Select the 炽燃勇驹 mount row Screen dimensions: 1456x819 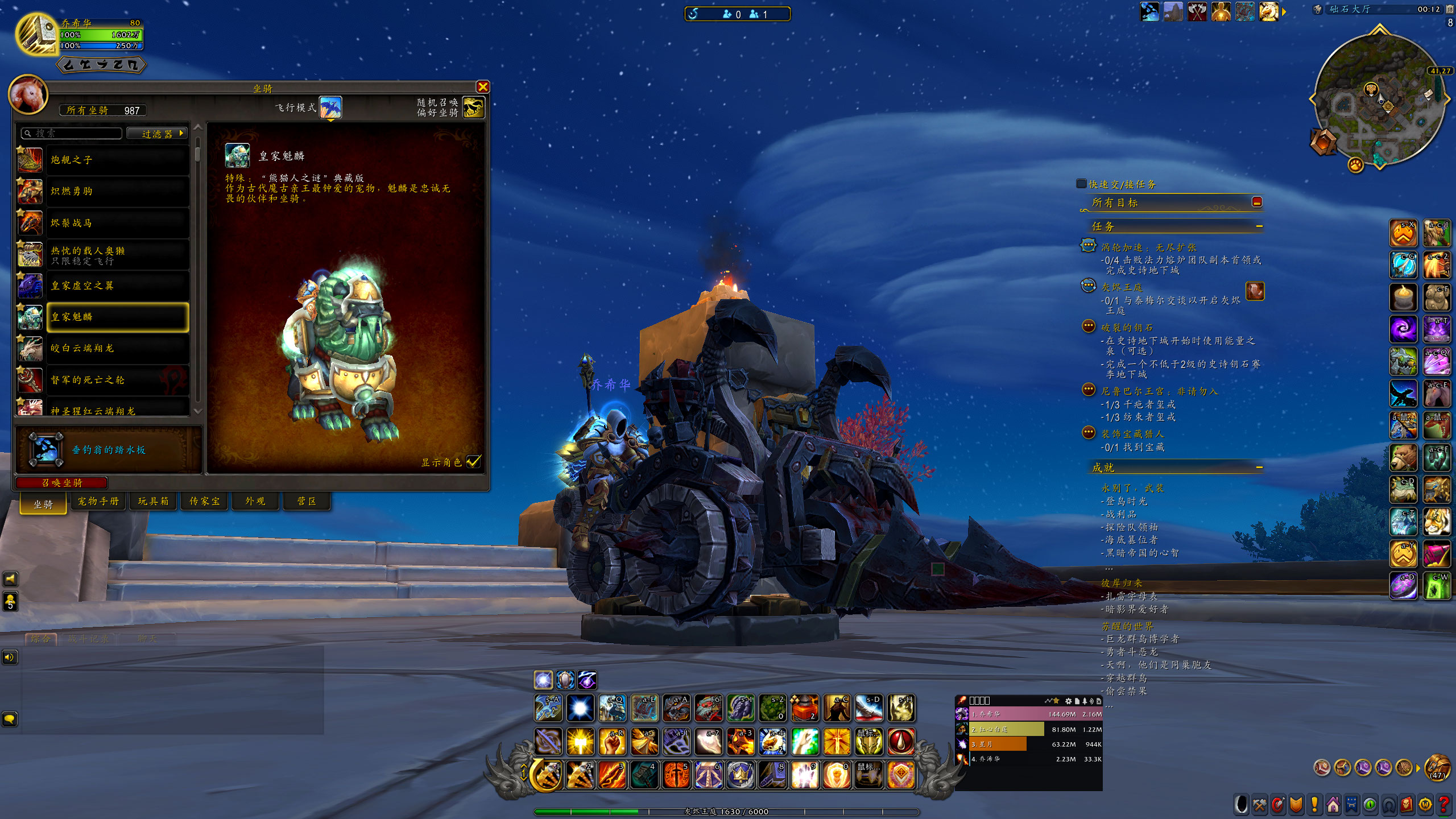(x=117, y=191)
